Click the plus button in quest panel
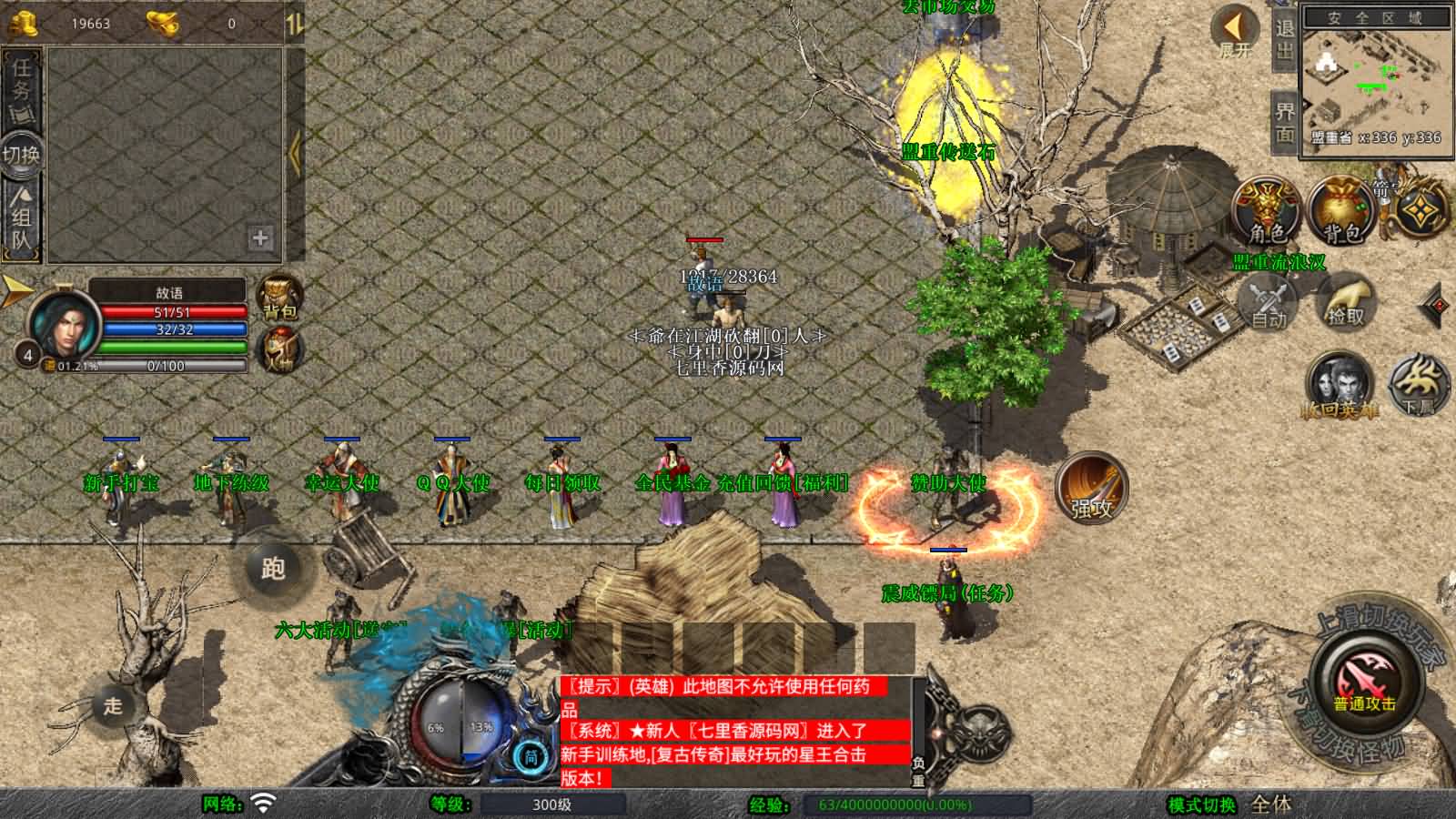 pos(260,238)
